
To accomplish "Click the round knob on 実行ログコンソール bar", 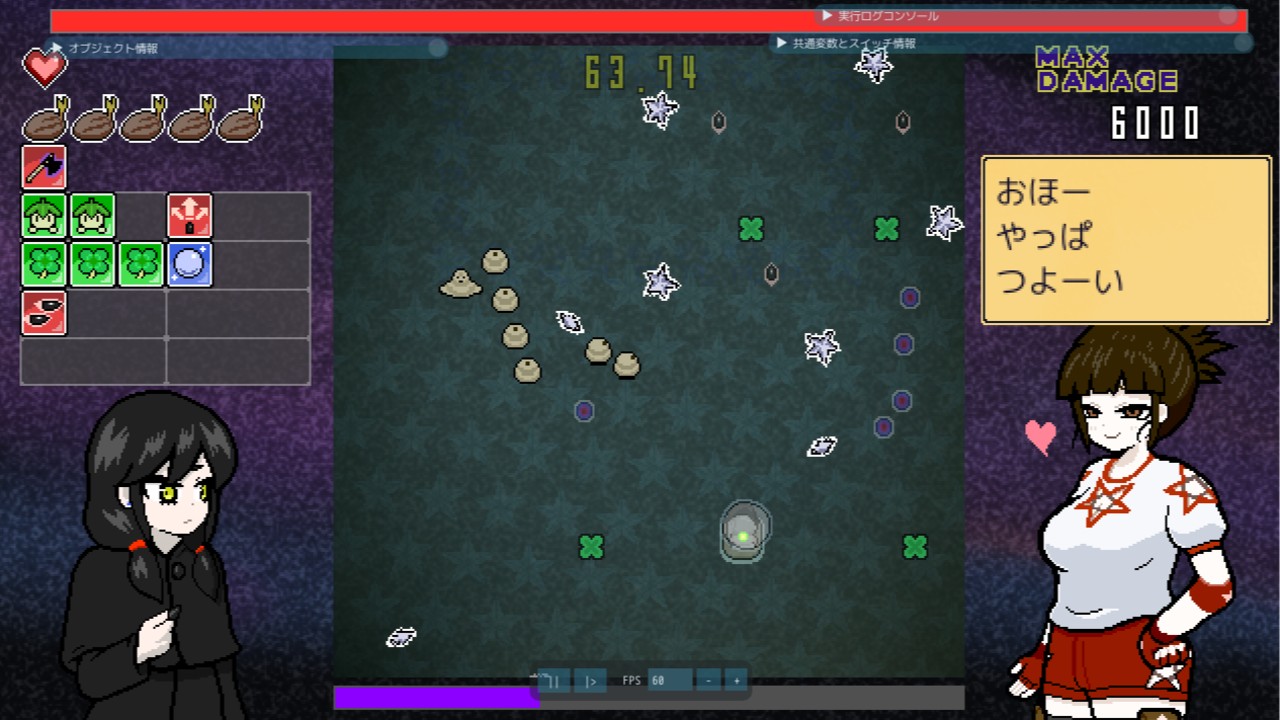I will point(1228,16).
